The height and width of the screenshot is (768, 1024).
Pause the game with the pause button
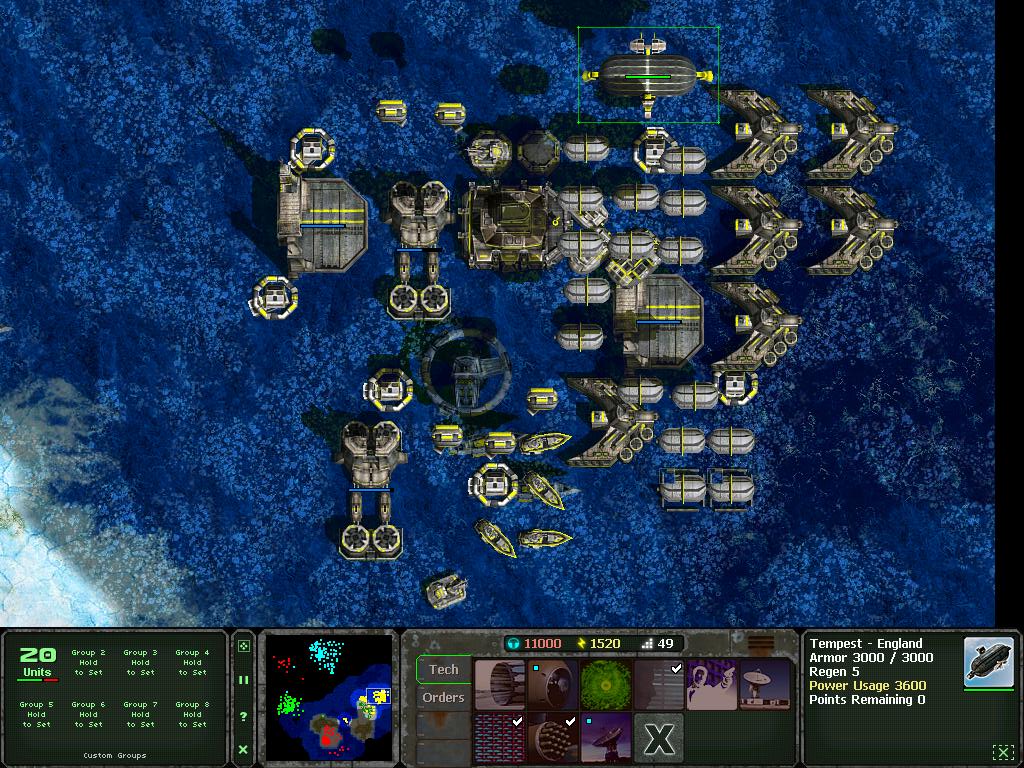tap(243, 680)
